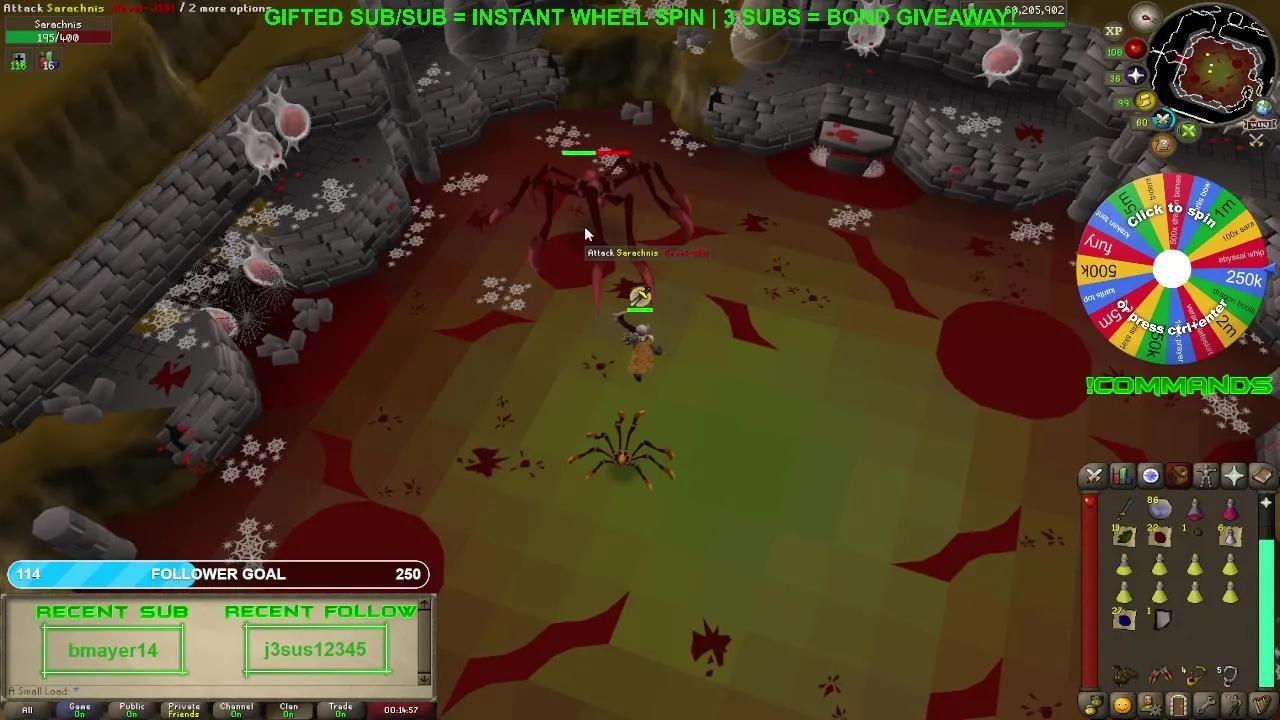The width and height of the screenshot is (1280, 720).
Task: Select the Public chat filter tab
Action: tap(132, 708)
